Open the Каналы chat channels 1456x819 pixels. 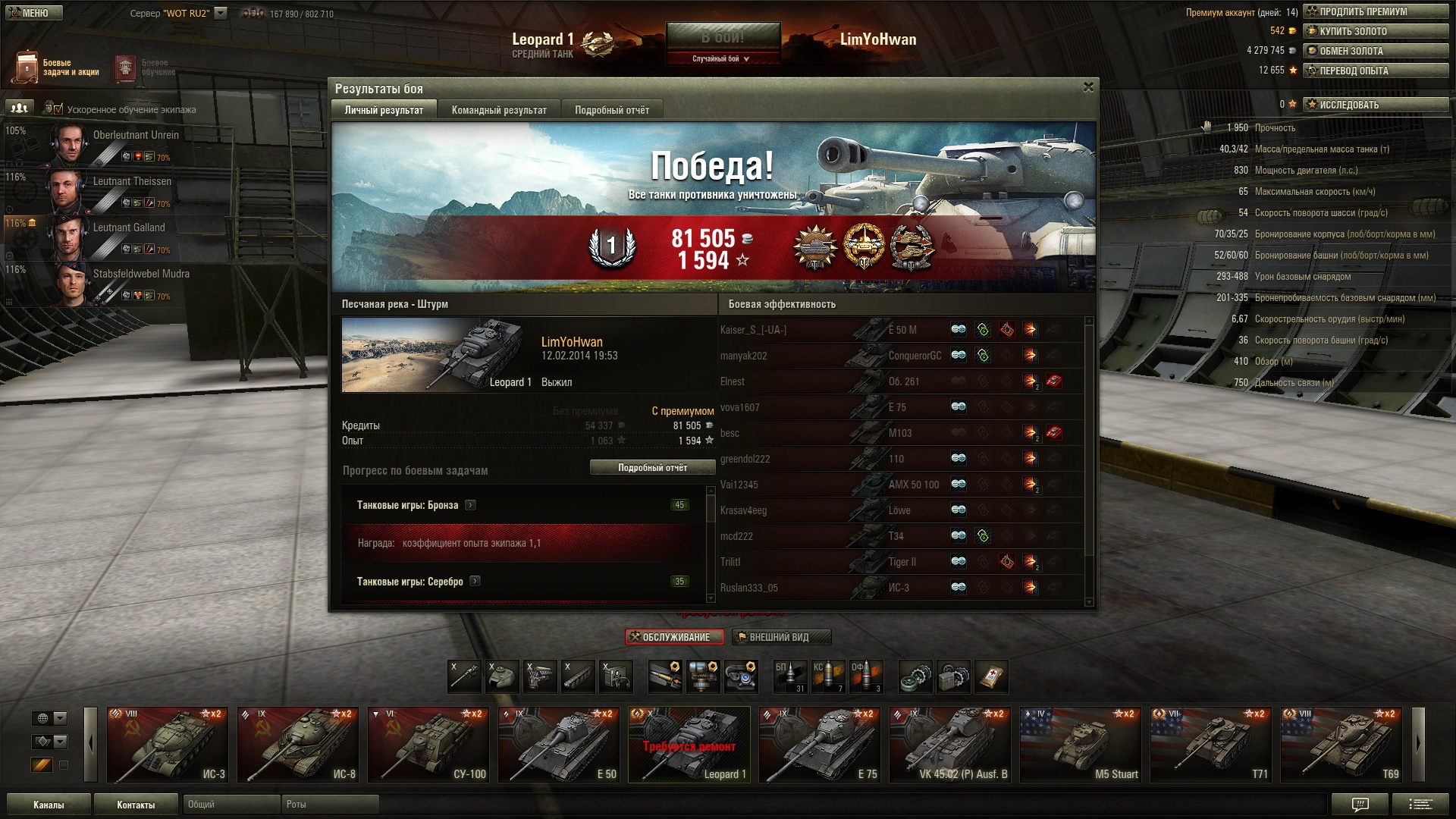pyautogui.click(x=49, y=805)
